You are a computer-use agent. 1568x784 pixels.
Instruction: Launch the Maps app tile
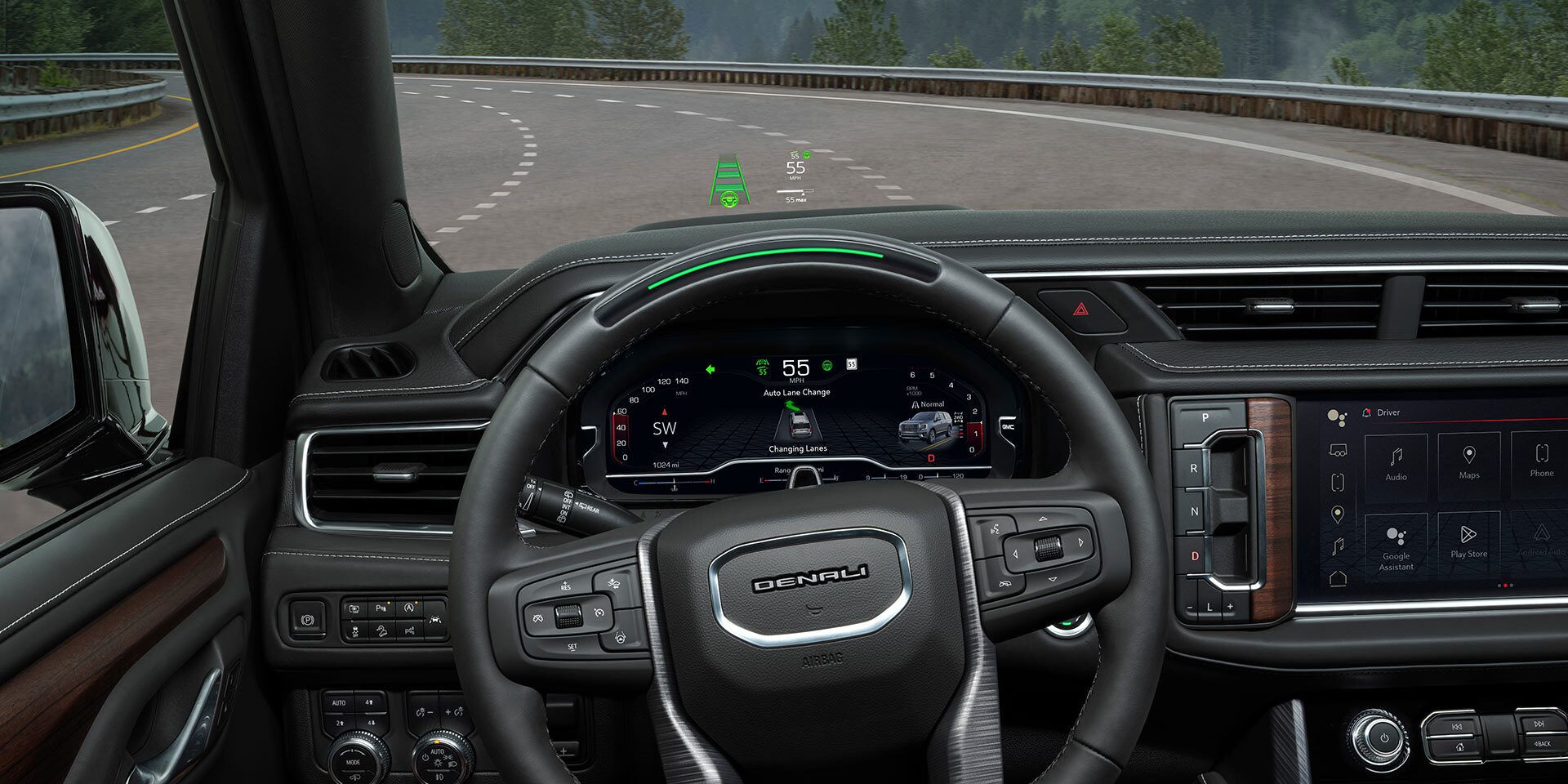(1468, 462)
